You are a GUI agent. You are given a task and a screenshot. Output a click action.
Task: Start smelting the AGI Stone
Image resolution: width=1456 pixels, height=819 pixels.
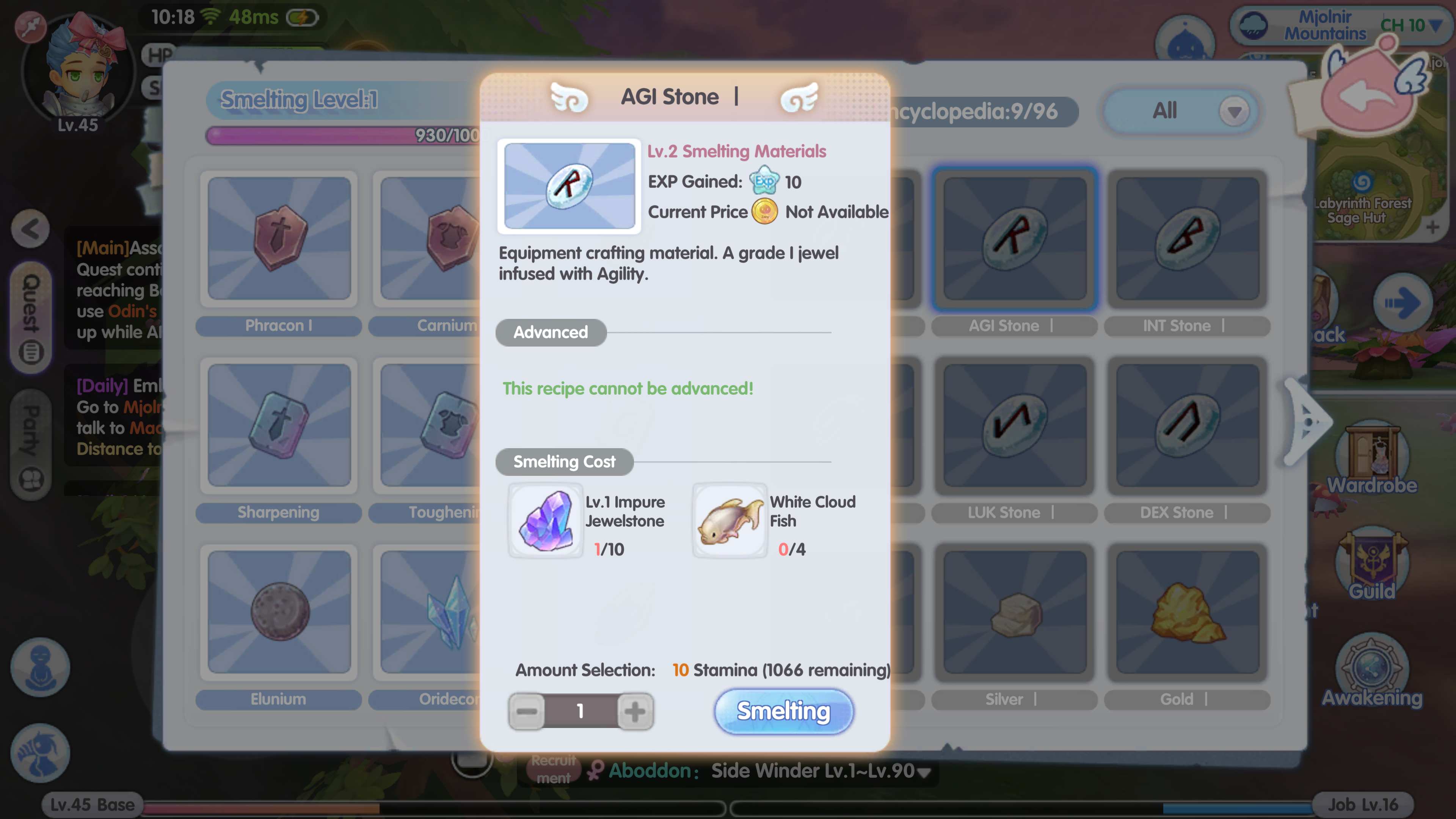783,711
